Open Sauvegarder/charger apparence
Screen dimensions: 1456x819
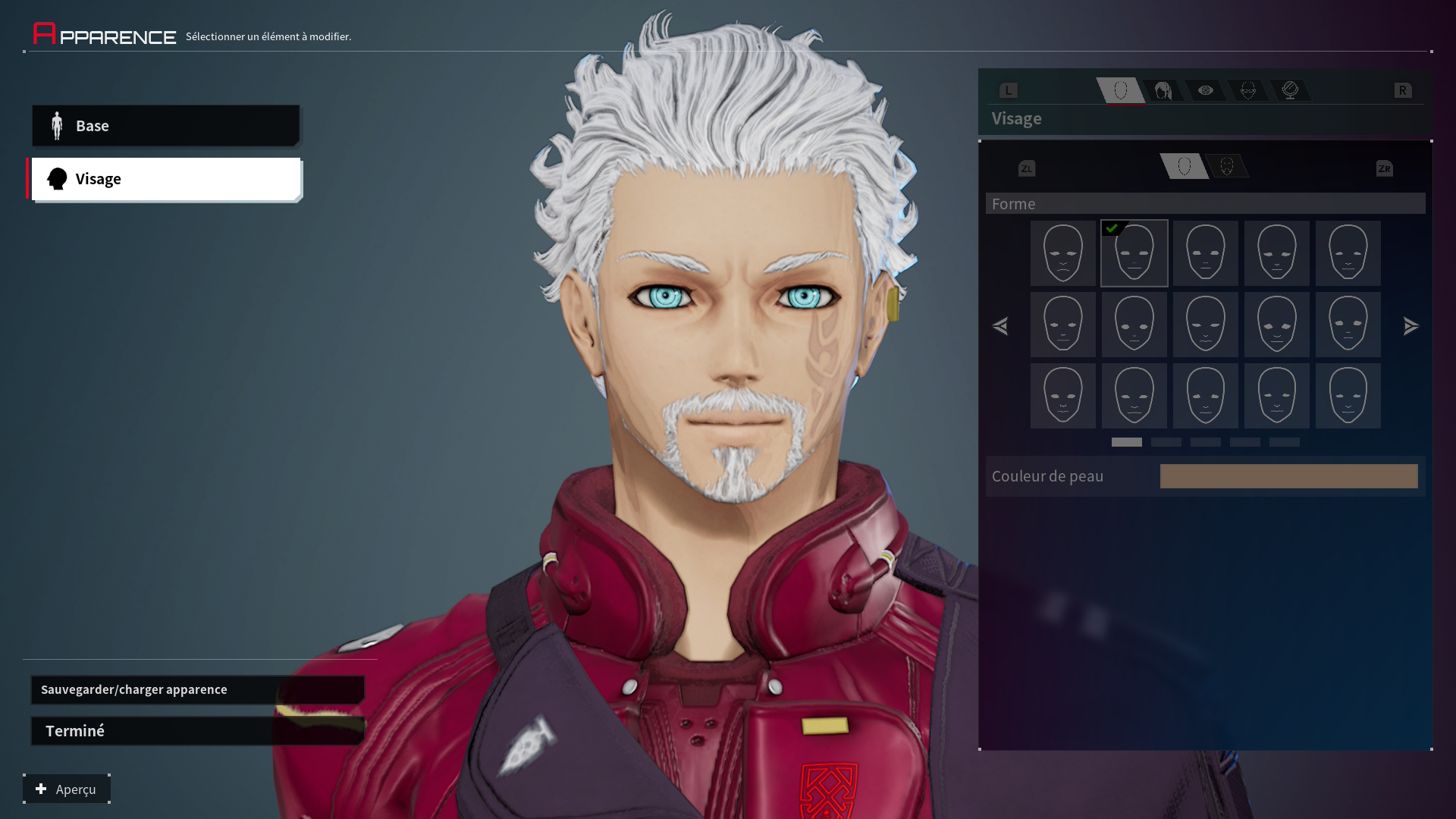(x=197, y=689)
